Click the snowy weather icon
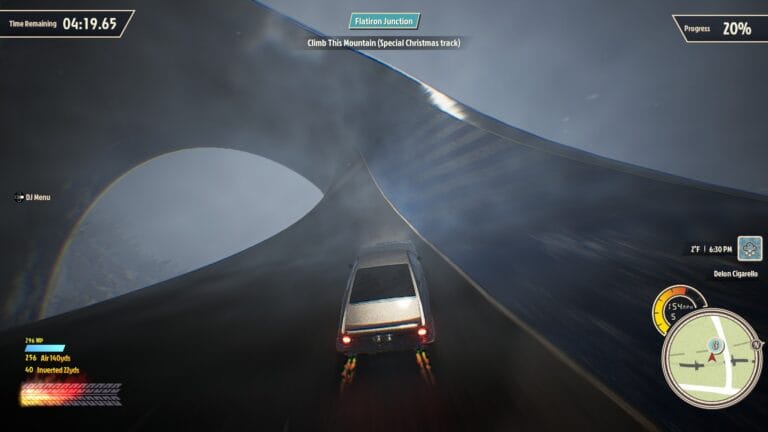The width and height of the screenshot is (768, 432). [750, 248]
